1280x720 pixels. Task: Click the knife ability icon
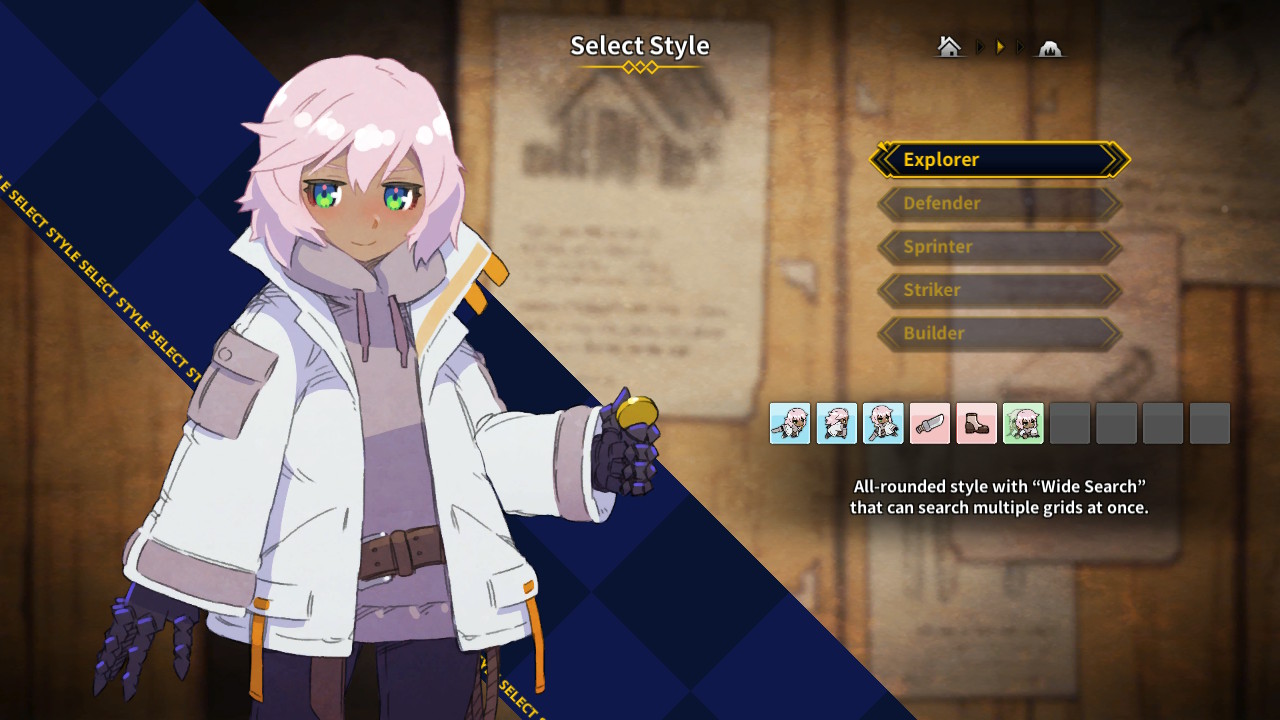(930, 423)
